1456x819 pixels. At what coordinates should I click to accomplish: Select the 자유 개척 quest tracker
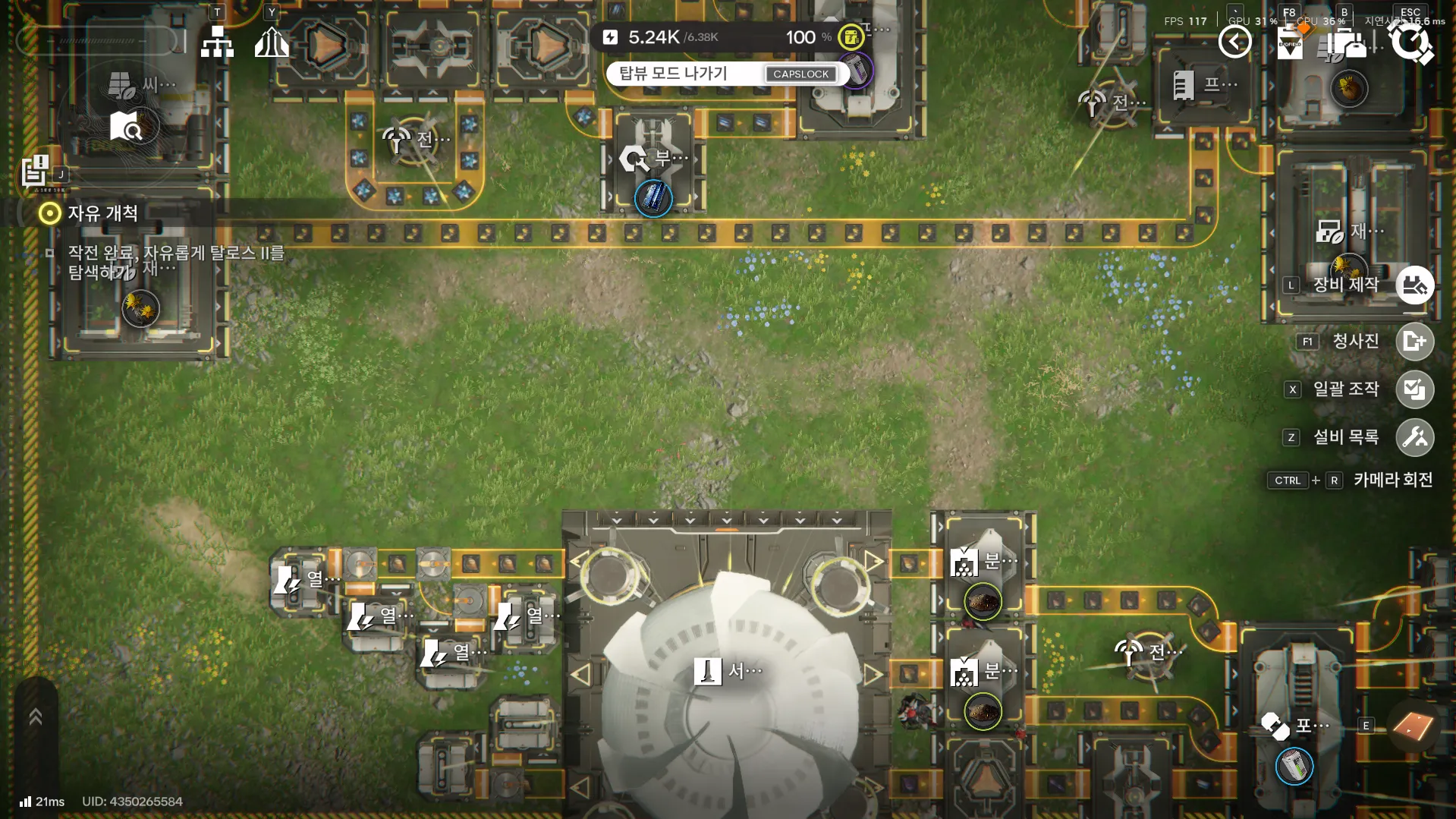pyautogui.click(x=102, y=213)
